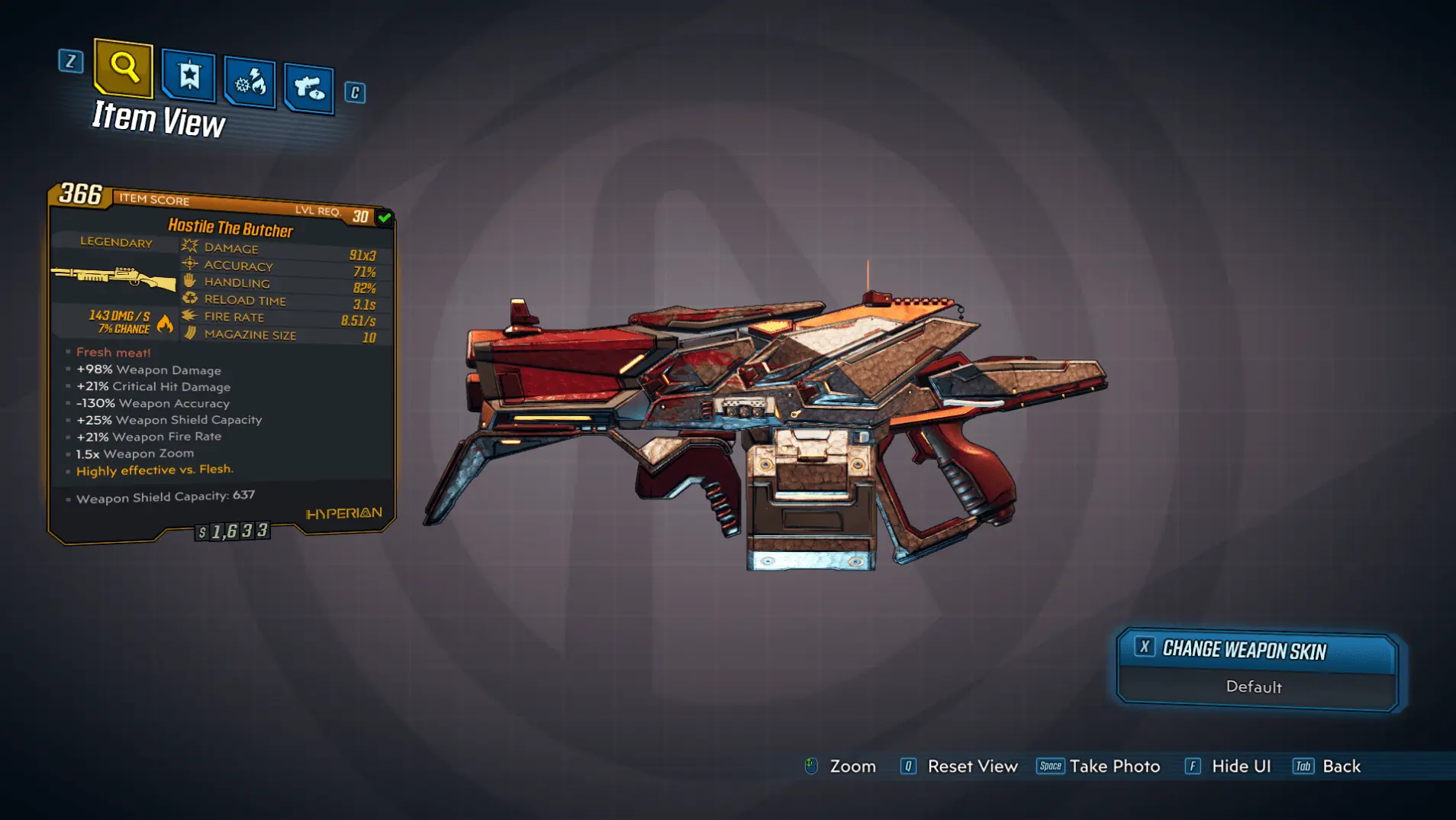Click the green level requirement checkmark
The image size is (1456, 820).
pos(385,217)
